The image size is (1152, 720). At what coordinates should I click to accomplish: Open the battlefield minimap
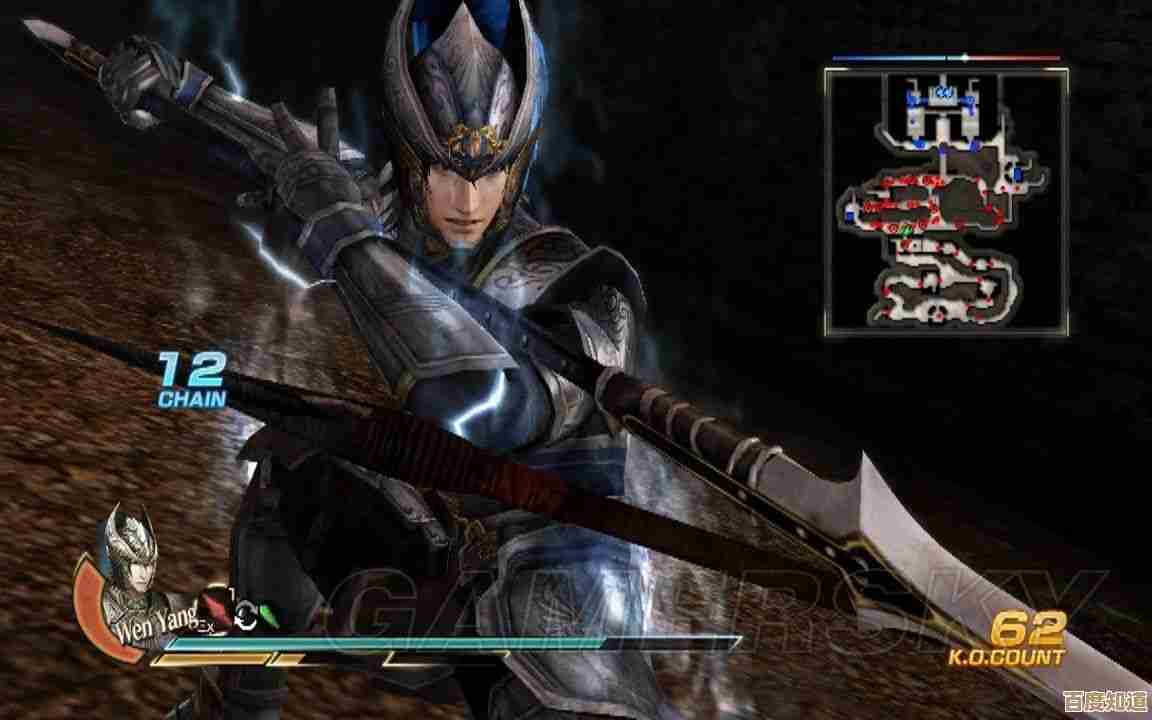click(x=946, y=201)
